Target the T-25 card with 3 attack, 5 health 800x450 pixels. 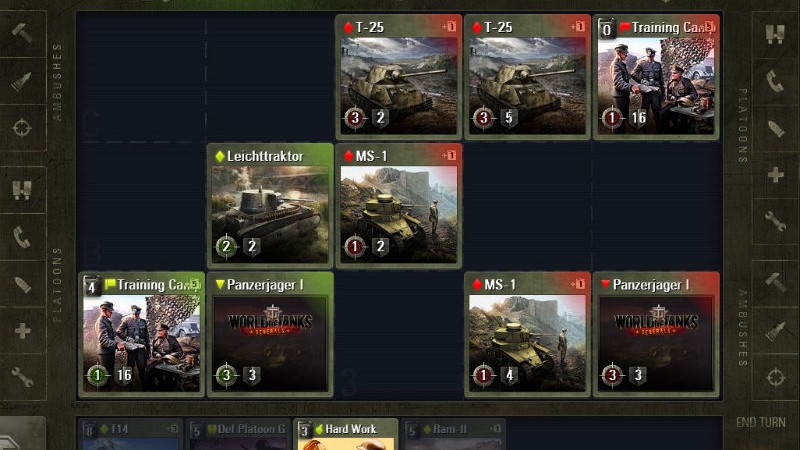point(528,77)
